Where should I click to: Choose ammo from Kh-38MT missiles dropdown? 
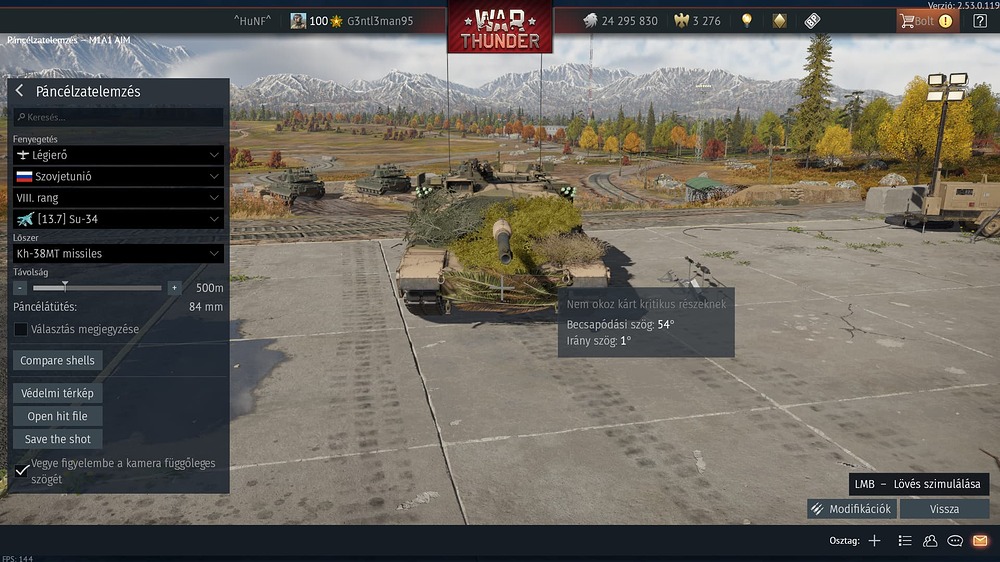pyautogui.click(x=118, y=254)
